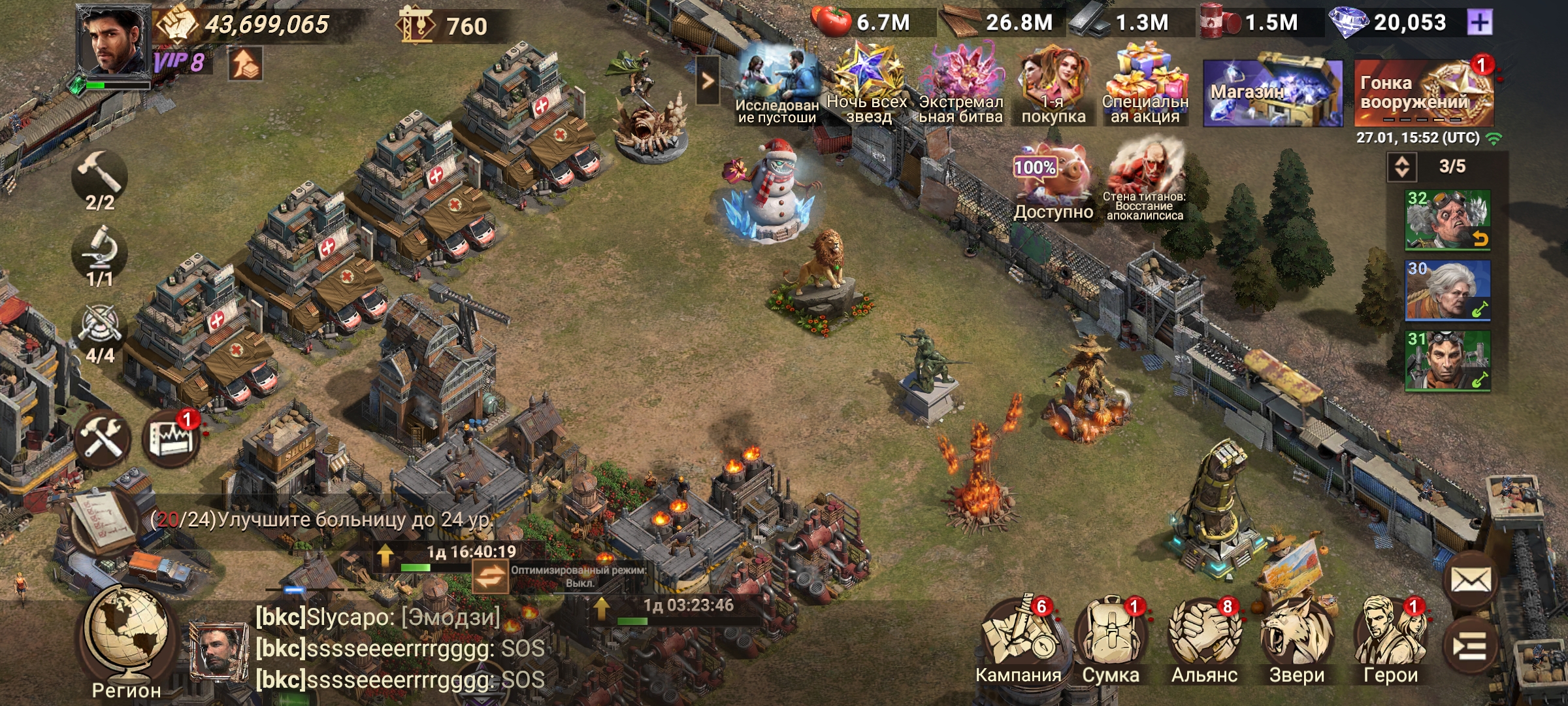Toggle the Оптимизированный режим switch
1568x706 pixels.
point(490,576)
